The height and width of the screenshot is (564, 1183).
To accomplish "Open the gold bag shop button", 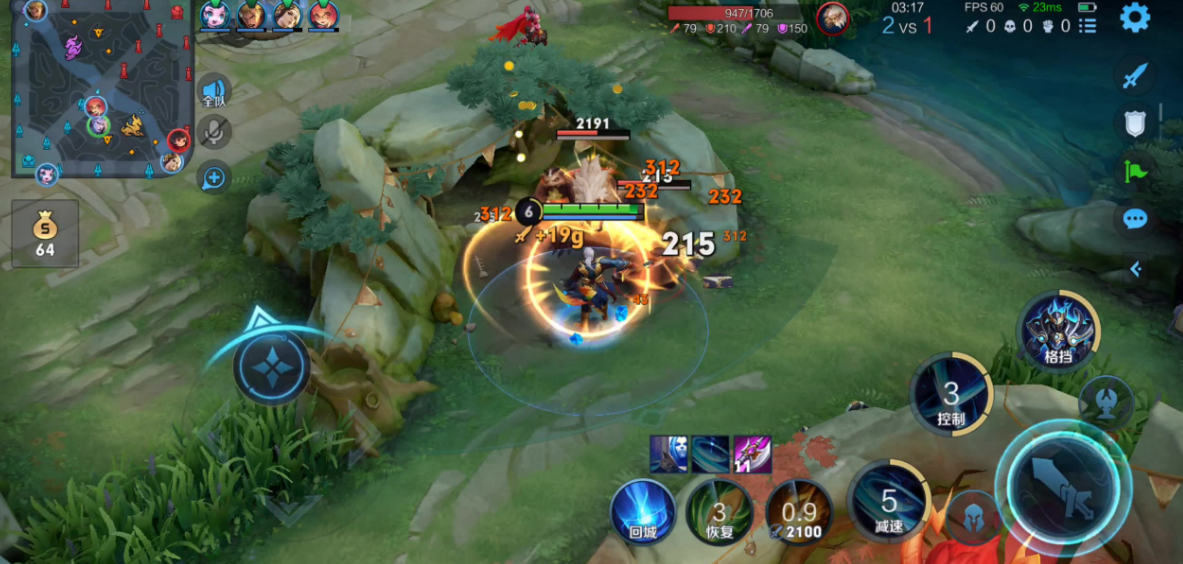I will click(x=45, y=233).
